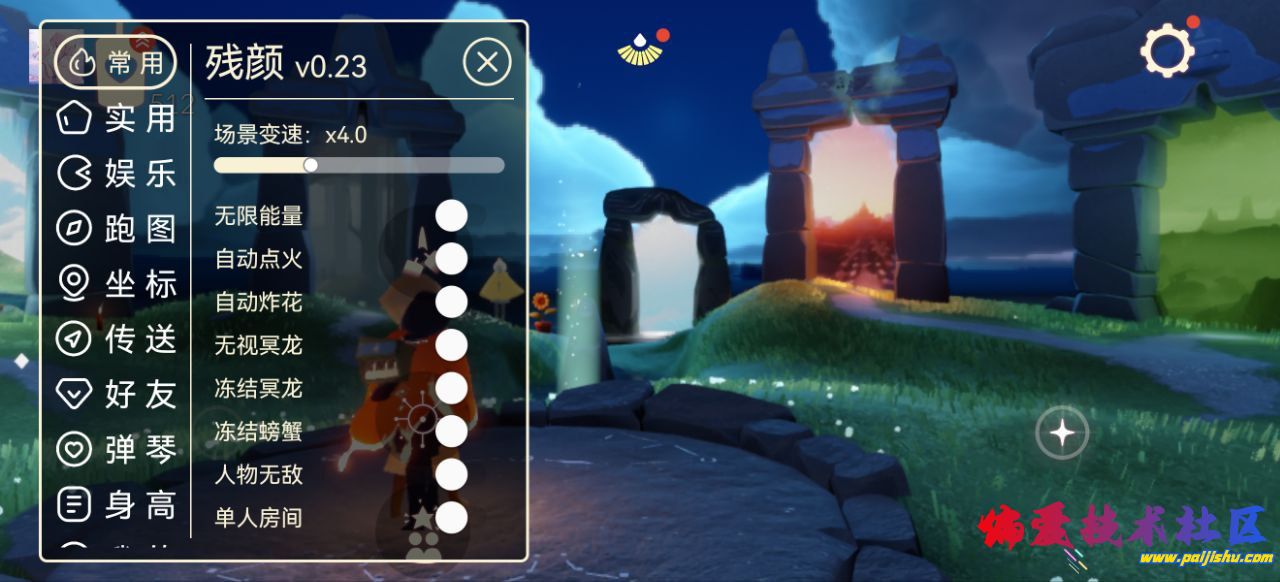Show the 好友 tab
The width and height of the screenshot is (1280, 582).
coord(116,394)
